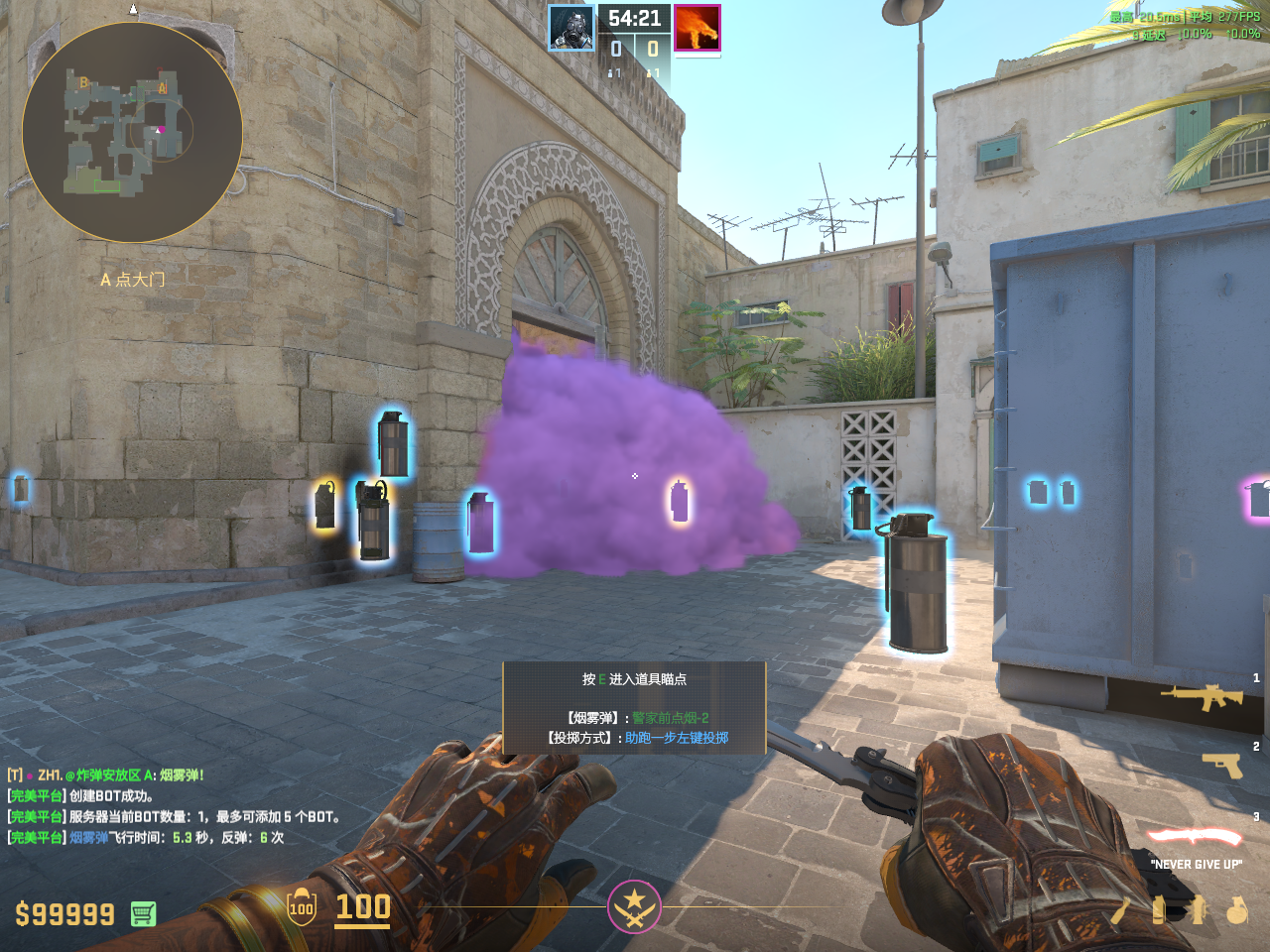
Task: Choose the flashbang grenade icon
Action: click(x=1199, y=909)
